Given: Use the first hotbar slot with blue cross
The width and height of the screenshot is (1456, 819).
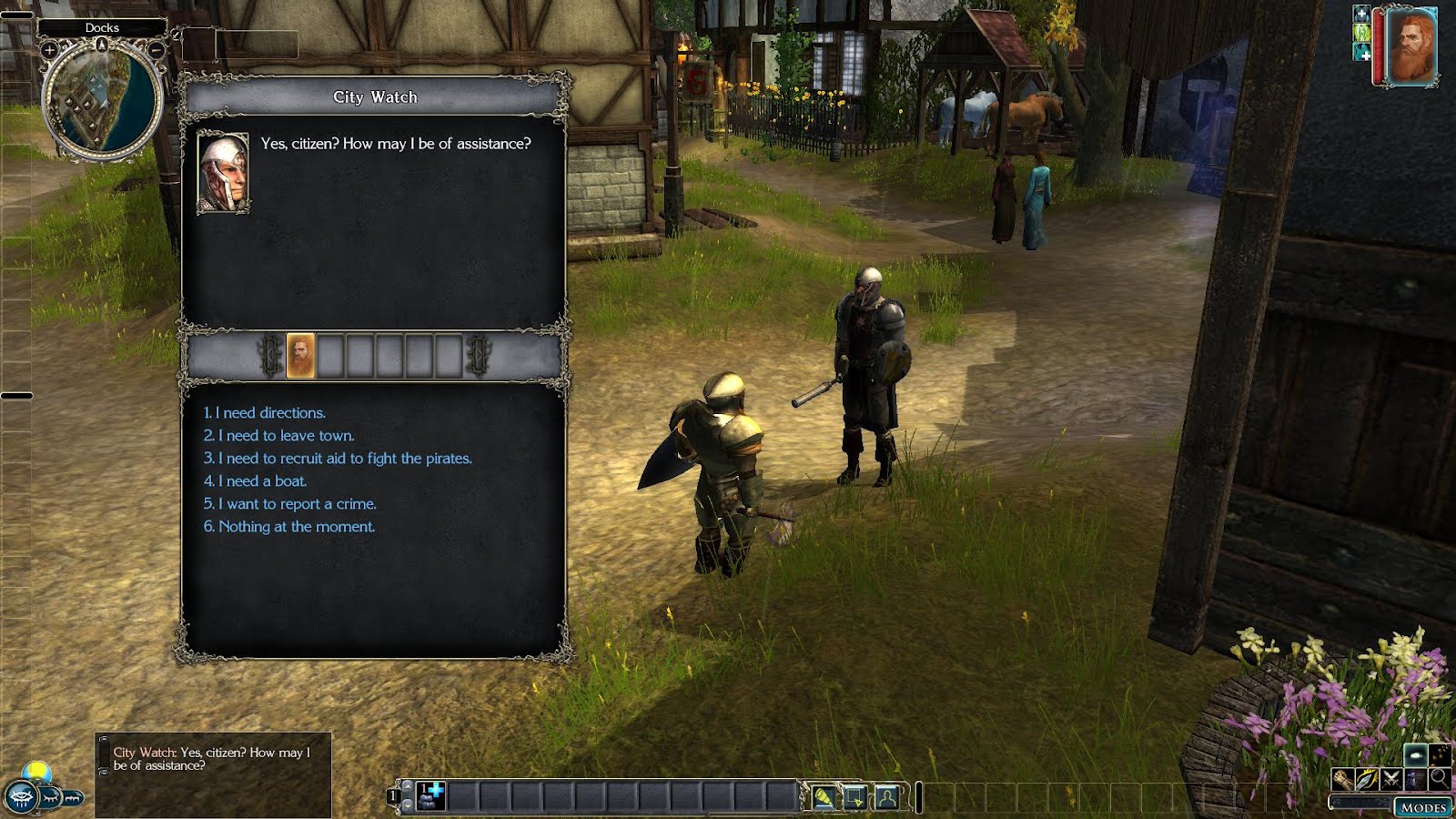Looking at the screenshot, I should (430, 796).
